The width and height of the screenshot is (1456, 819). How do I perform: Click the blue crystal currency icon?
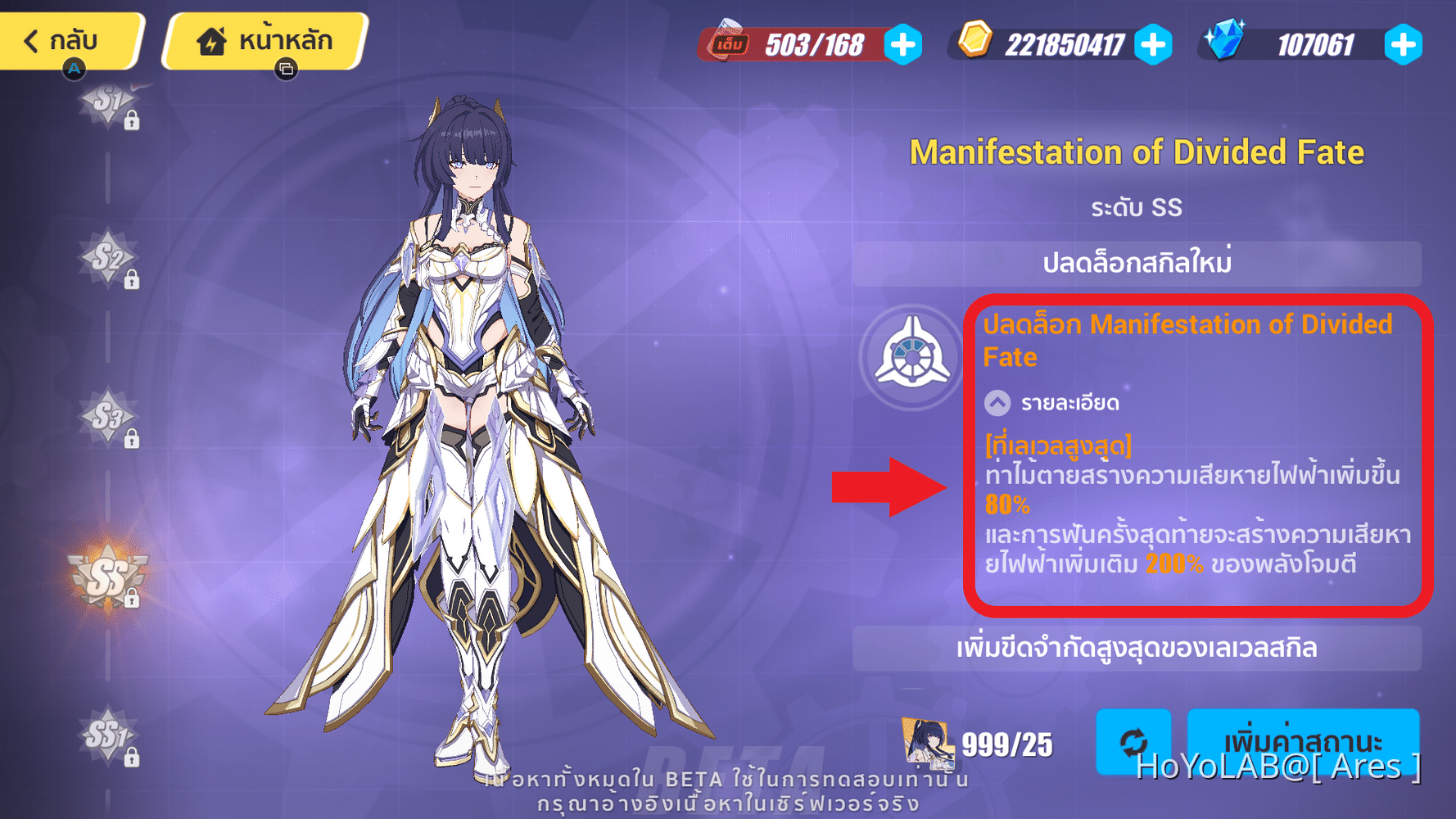(x=1225, y=46)
